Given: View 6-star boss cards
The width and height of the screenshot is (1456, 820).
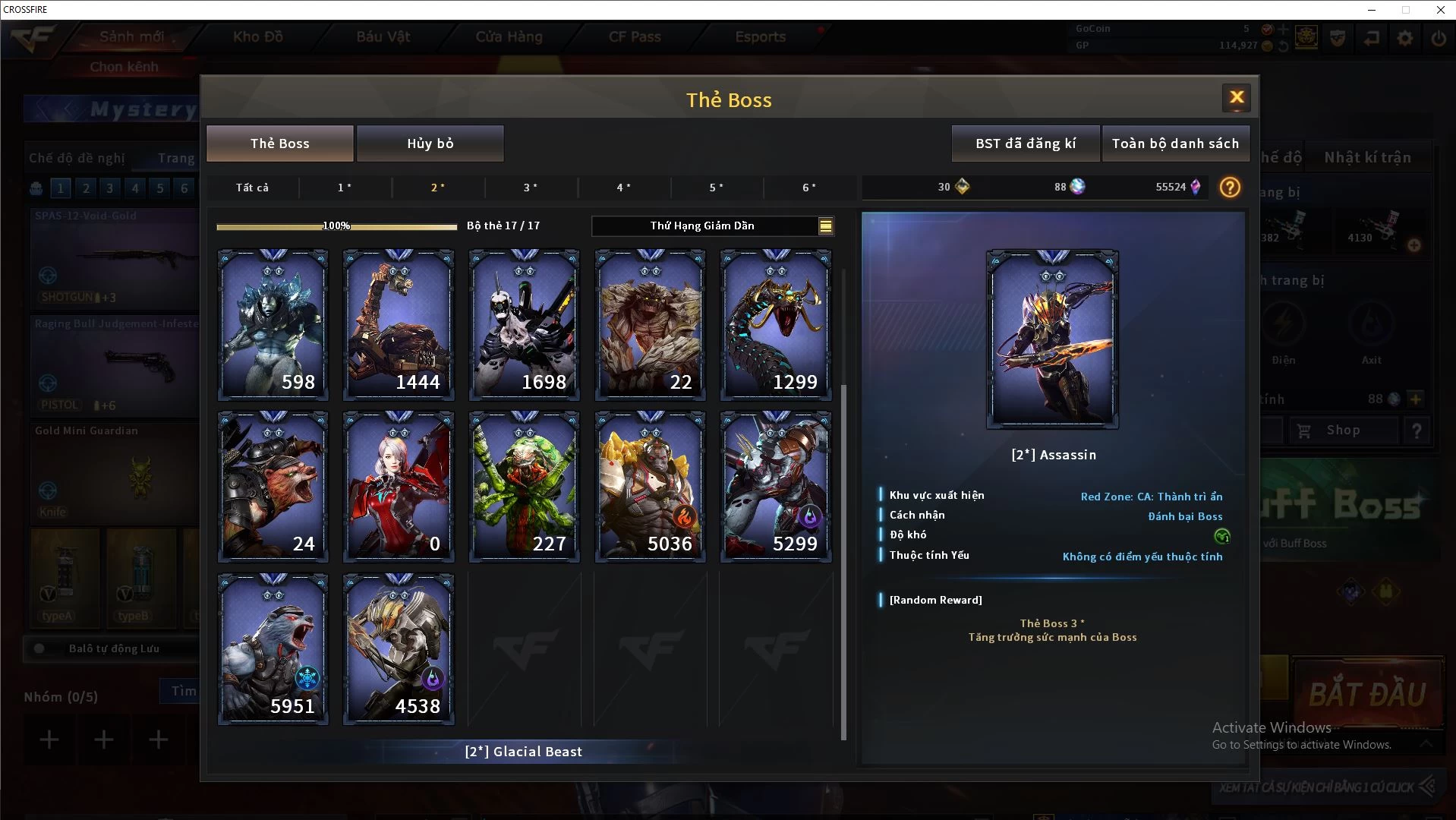Looking at the screenshot, I should point(809,188).
